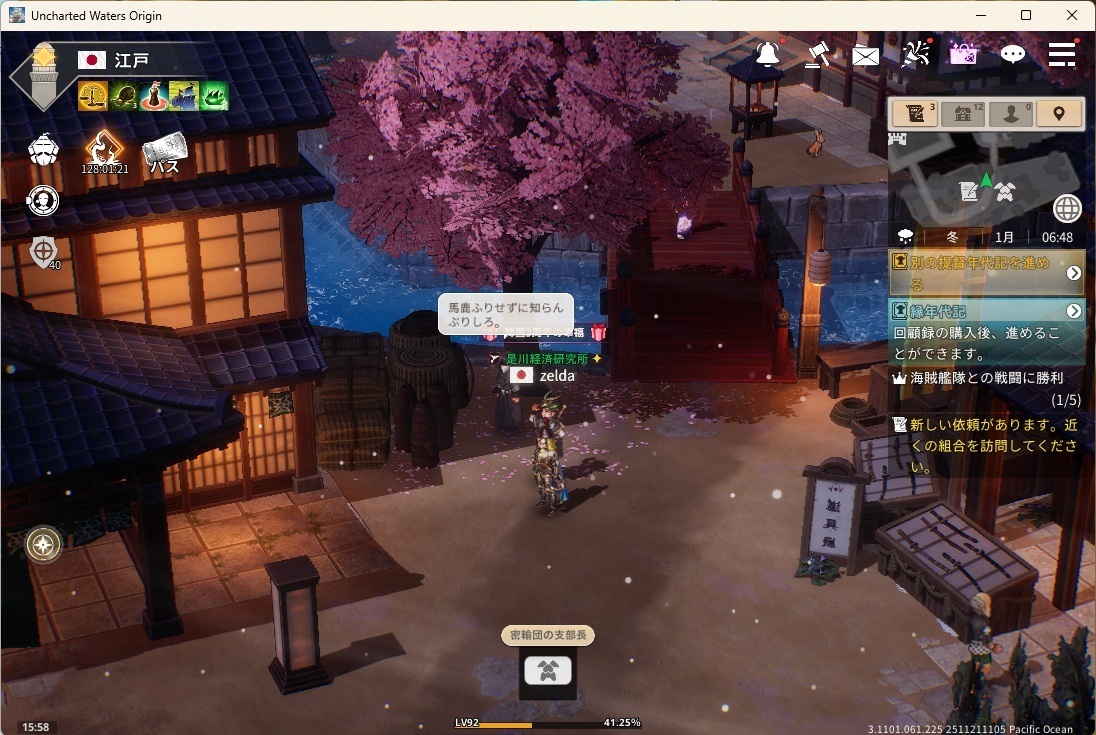Open the chat speech bubble icon

(1013, 55)
